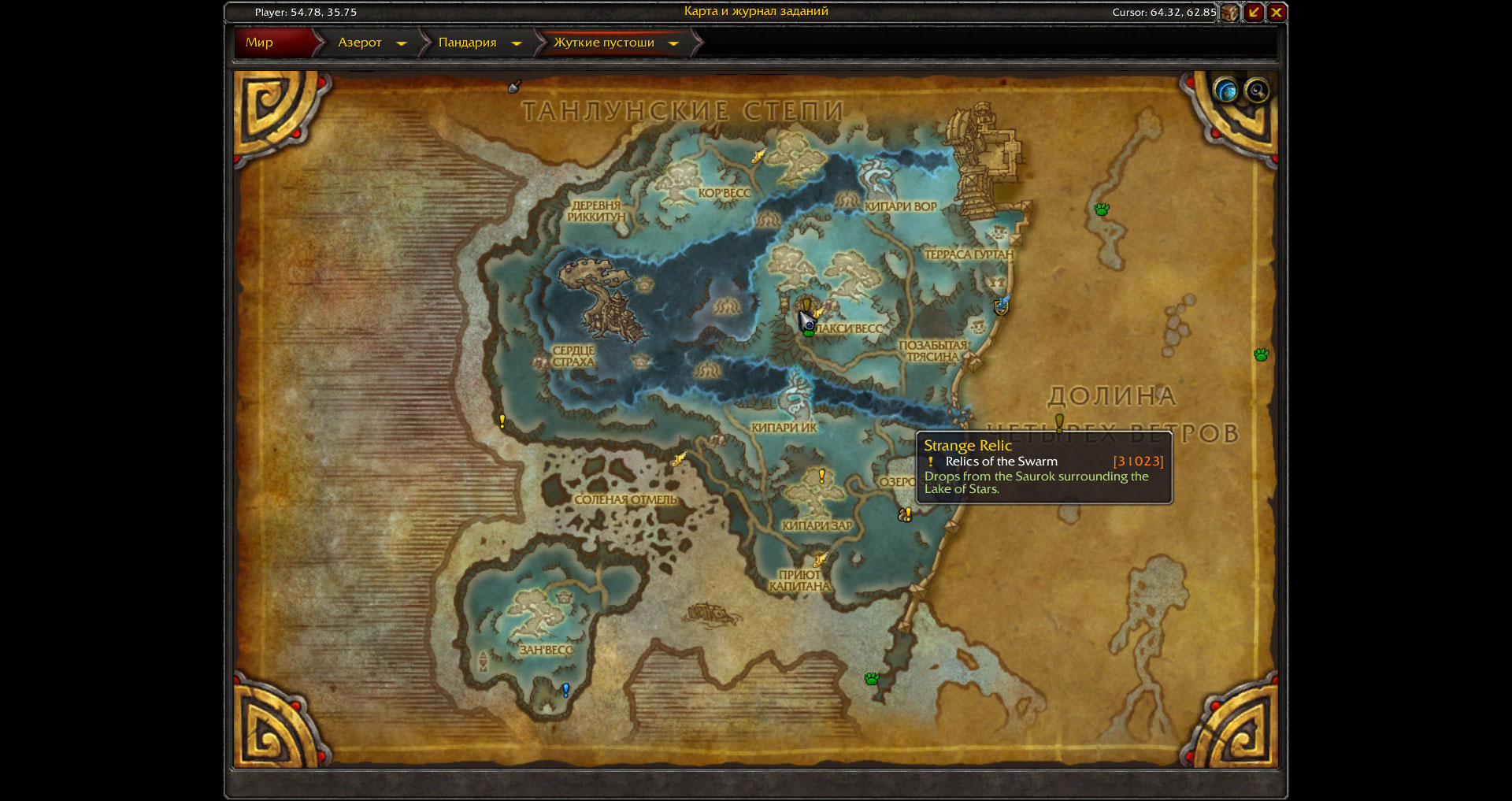The width and height of the screenshot is (1512, 801).
Task: Click the blue globe map button
Action: 1225,91
